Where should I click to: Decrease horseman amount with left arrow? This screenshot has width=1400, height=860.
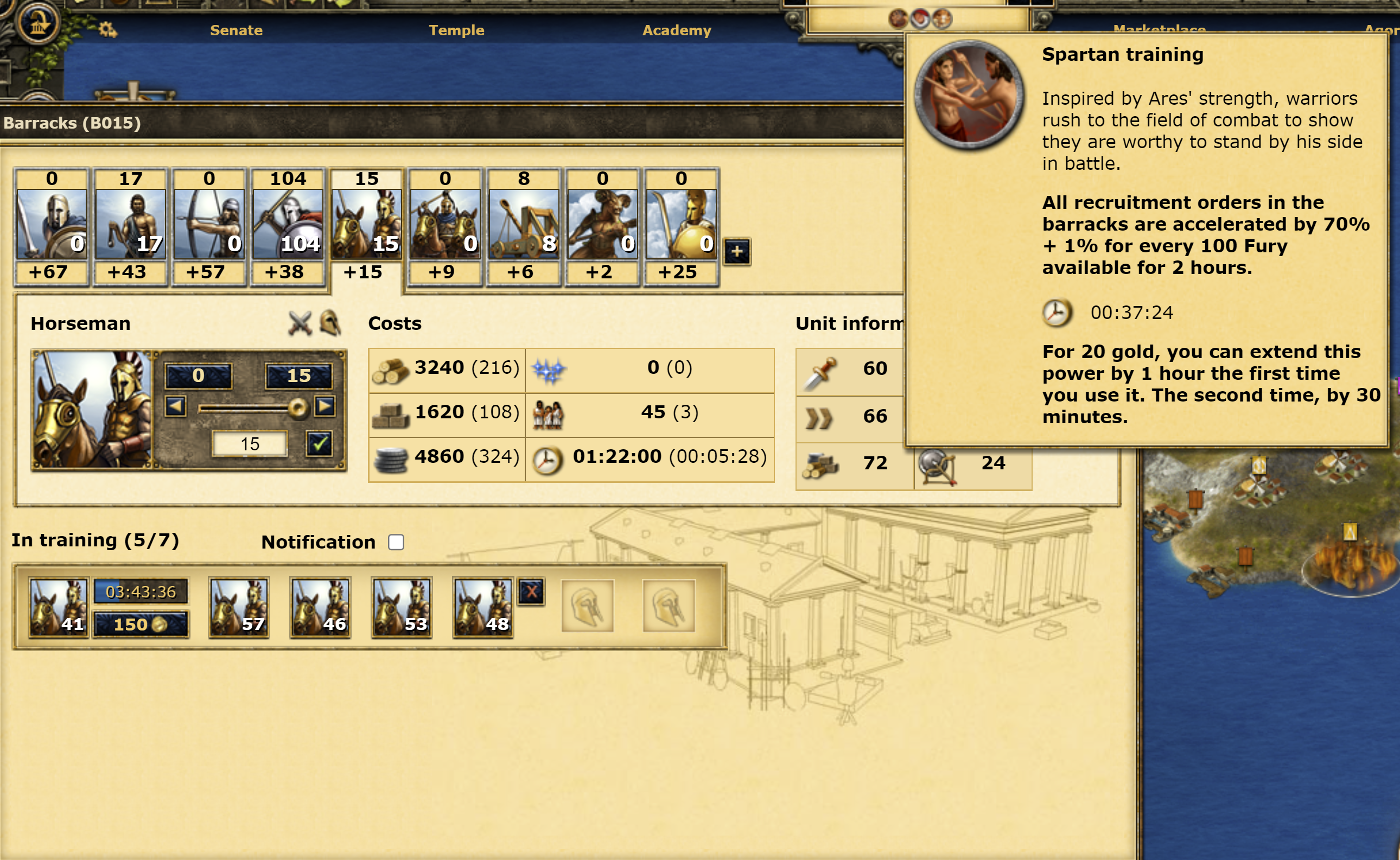[175, 406]
